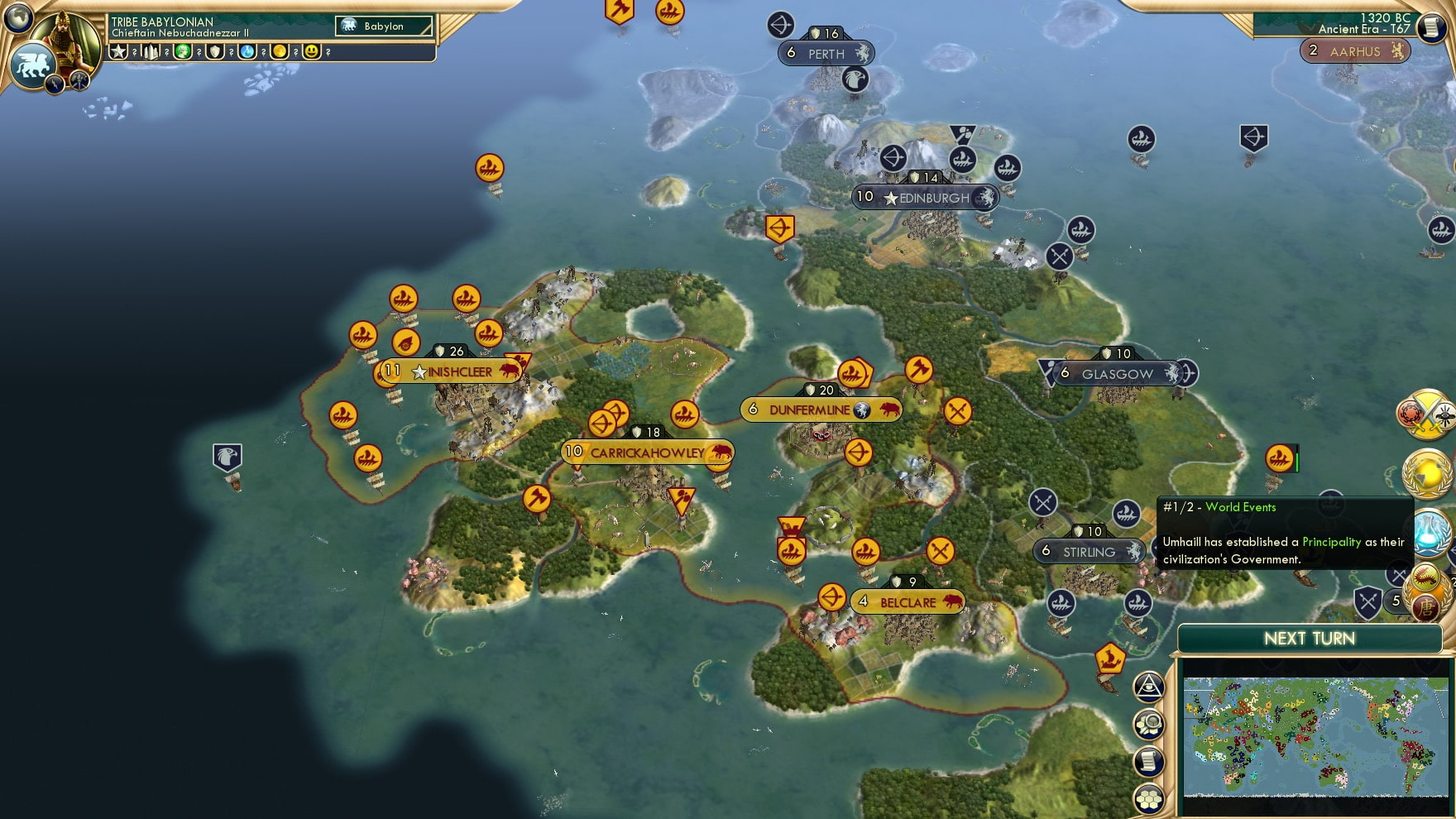This screenshot has height=819, width=1456.
Task: Toggle strategic view with the top-left globe
Action: pos(17,19)
